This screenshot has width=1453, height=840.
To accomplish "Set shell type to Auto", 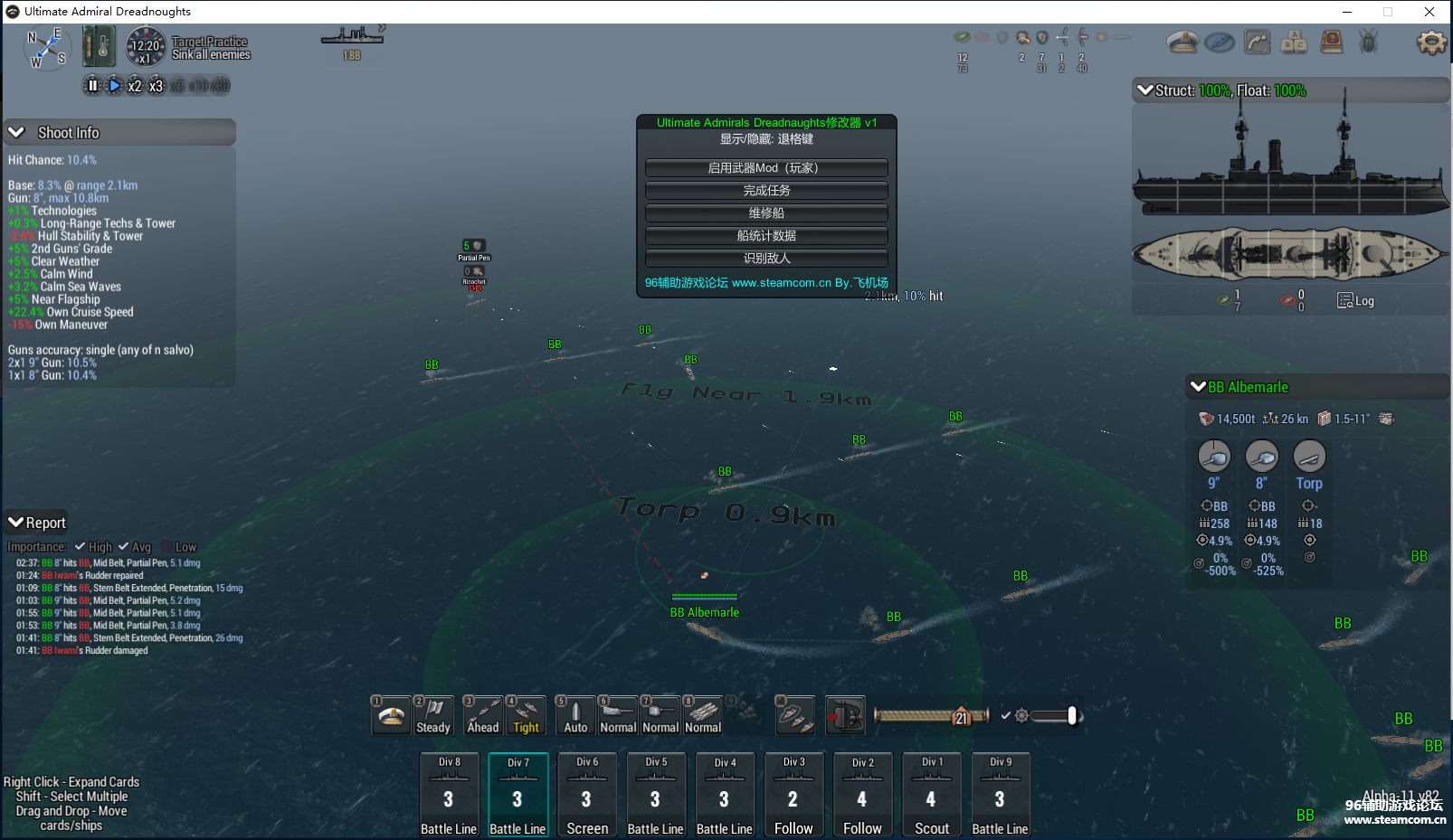I will pos(575,715).
